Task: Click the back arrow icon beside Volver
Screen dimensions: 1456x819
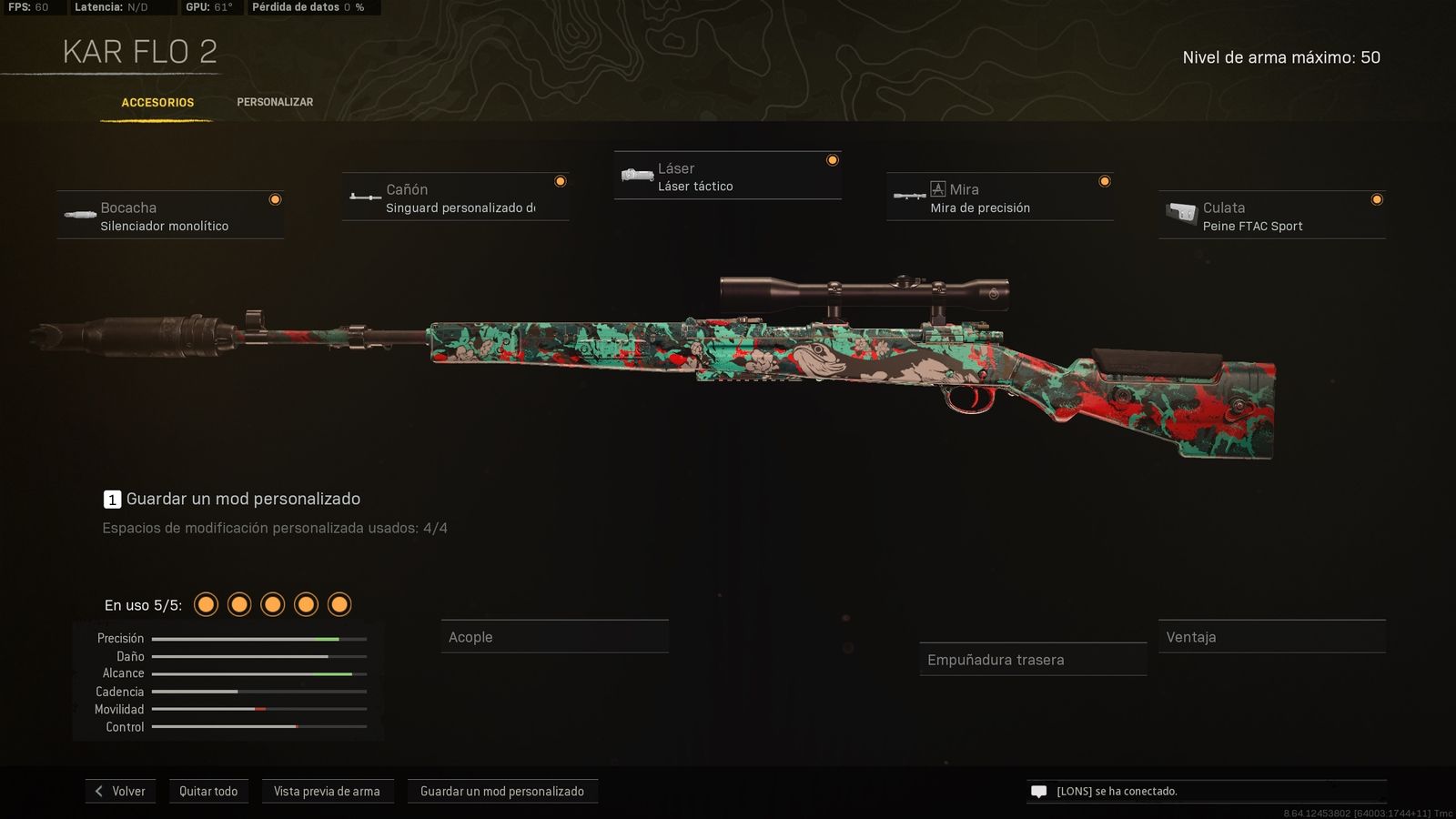Action: 98,791
